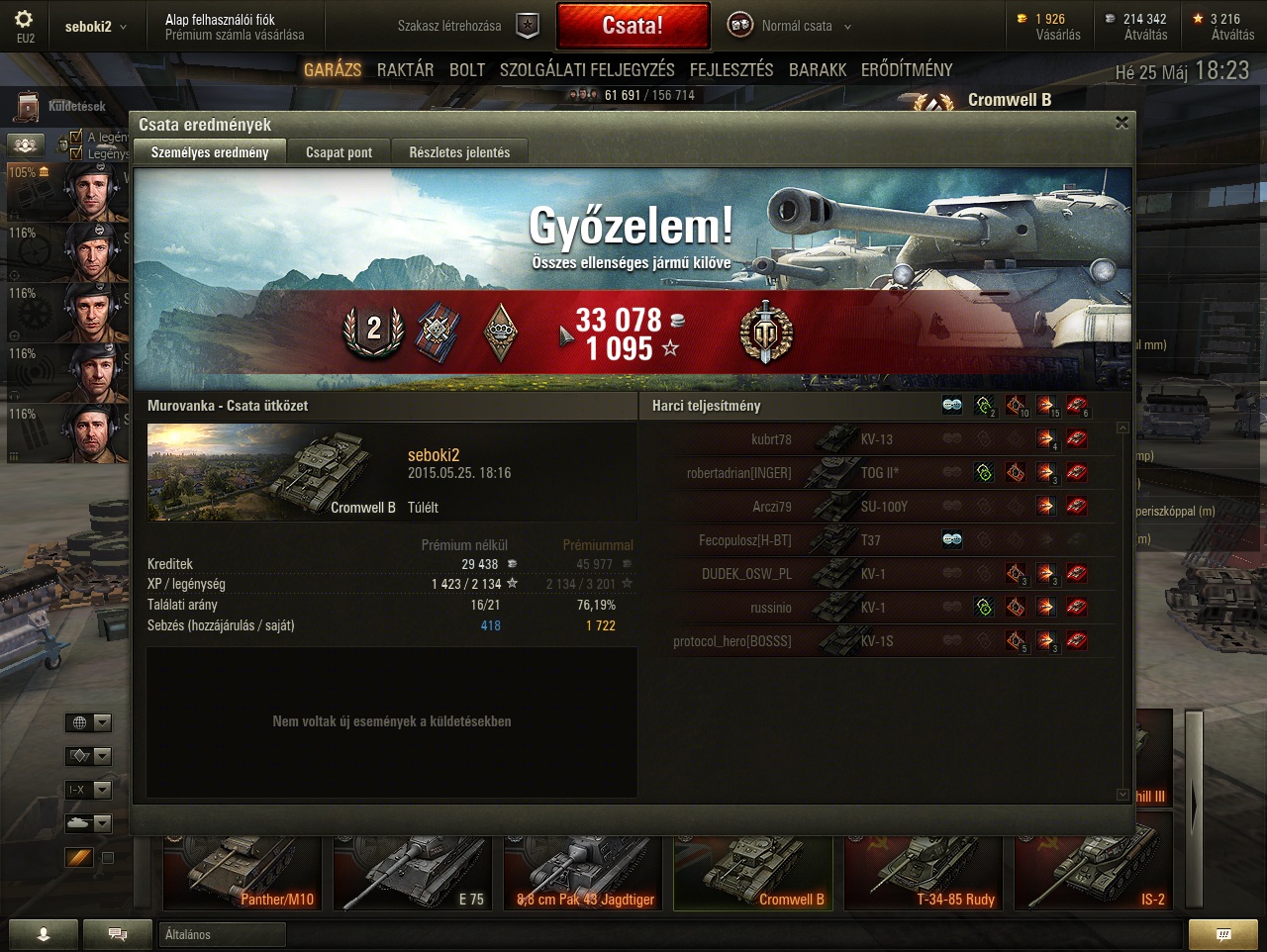Open the ERŐDÍTMÉNY menu
The width and height of the screenshot is (1267, 952).
click(x=907, y=69)
